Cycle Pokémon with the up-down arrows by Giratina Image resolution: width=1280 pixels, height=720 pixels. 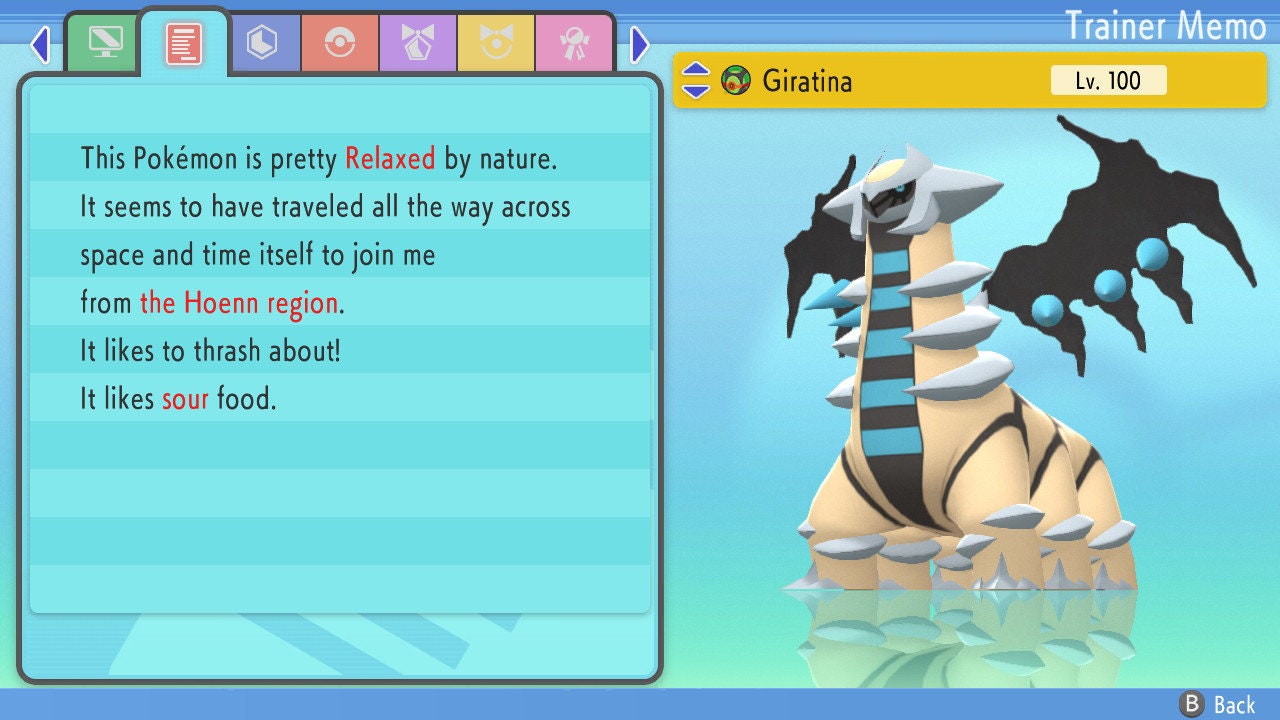tap(696, 80)
